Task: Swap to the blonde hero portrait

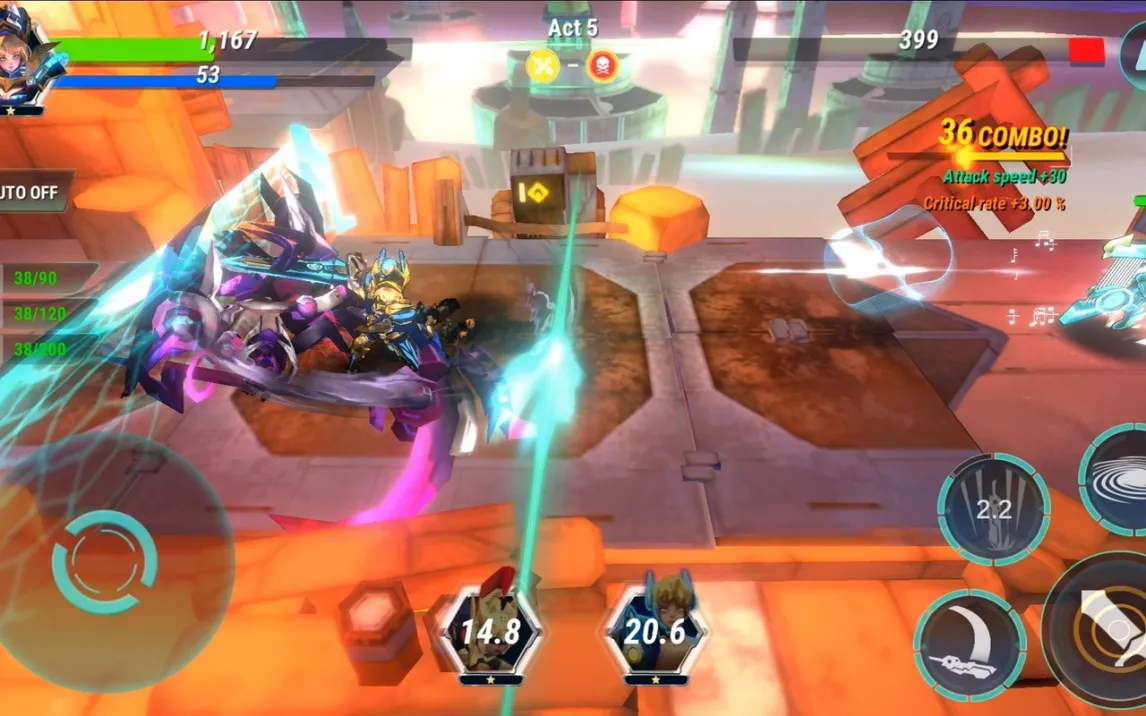Action: pyautogui.click(x=655, y=630)
